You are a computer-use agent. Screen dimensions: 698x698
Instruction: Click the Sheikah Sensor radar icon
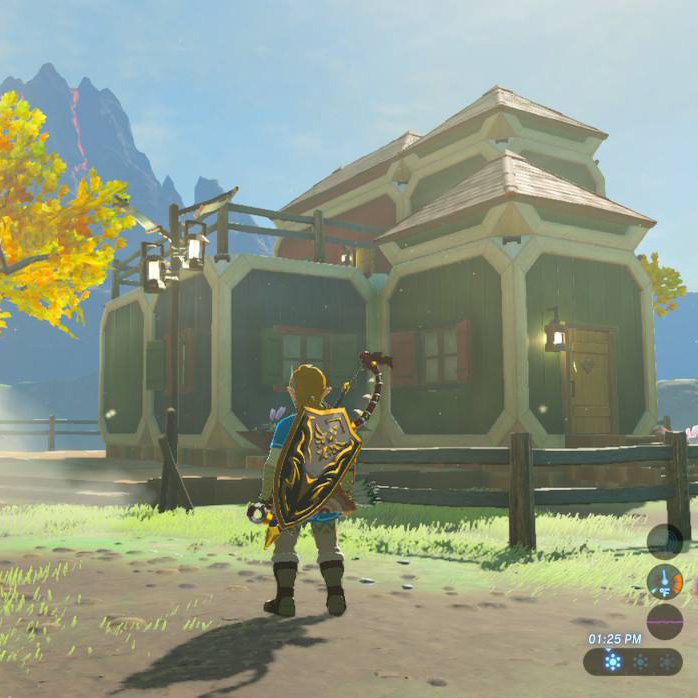(x=664, y=541)
